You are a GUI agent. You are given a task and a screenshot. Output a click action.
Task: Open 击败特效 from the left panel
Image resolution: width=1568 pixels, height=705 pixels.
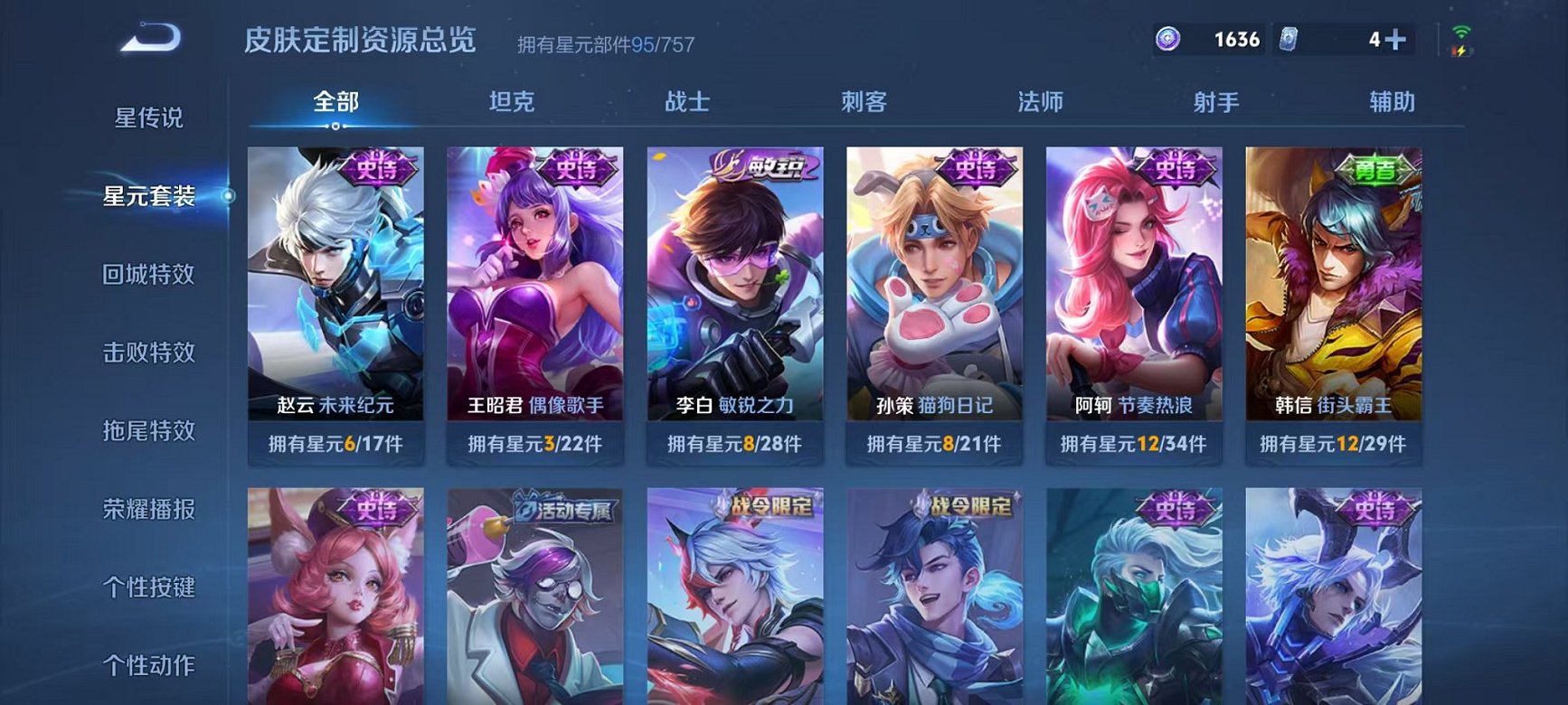(150, 352)
